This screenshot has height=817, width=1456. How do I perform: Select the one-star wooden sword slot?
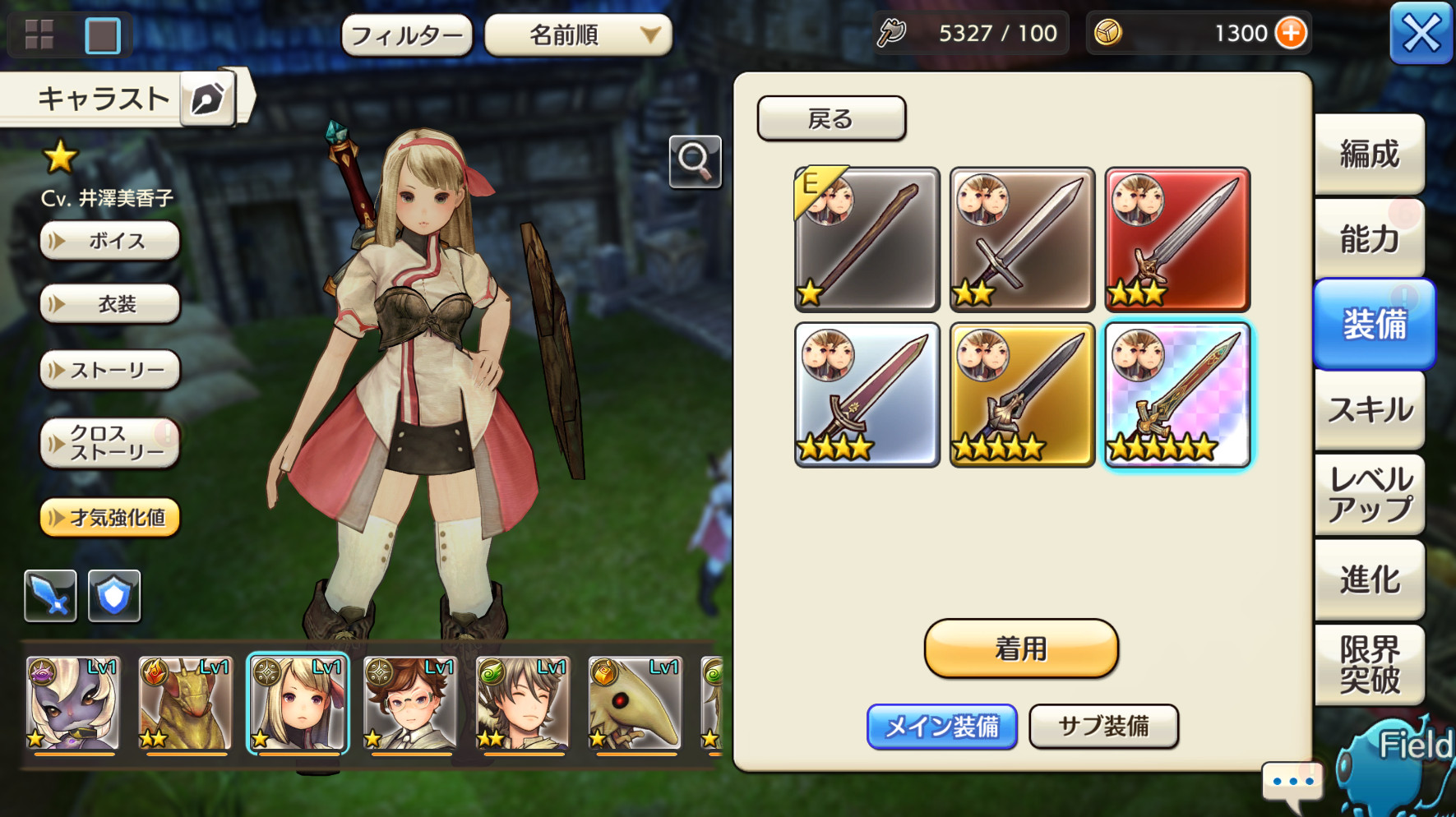[867, 240]
